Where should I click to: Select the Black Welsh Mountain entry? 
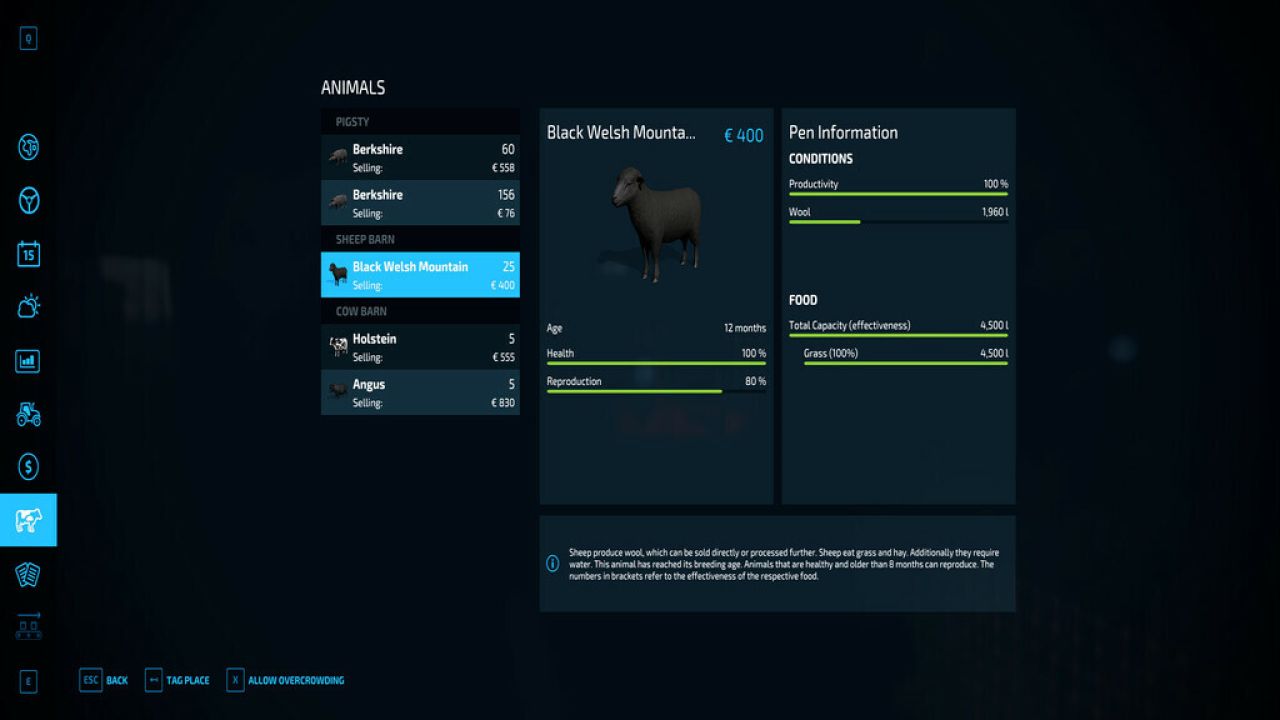[420, 274]
